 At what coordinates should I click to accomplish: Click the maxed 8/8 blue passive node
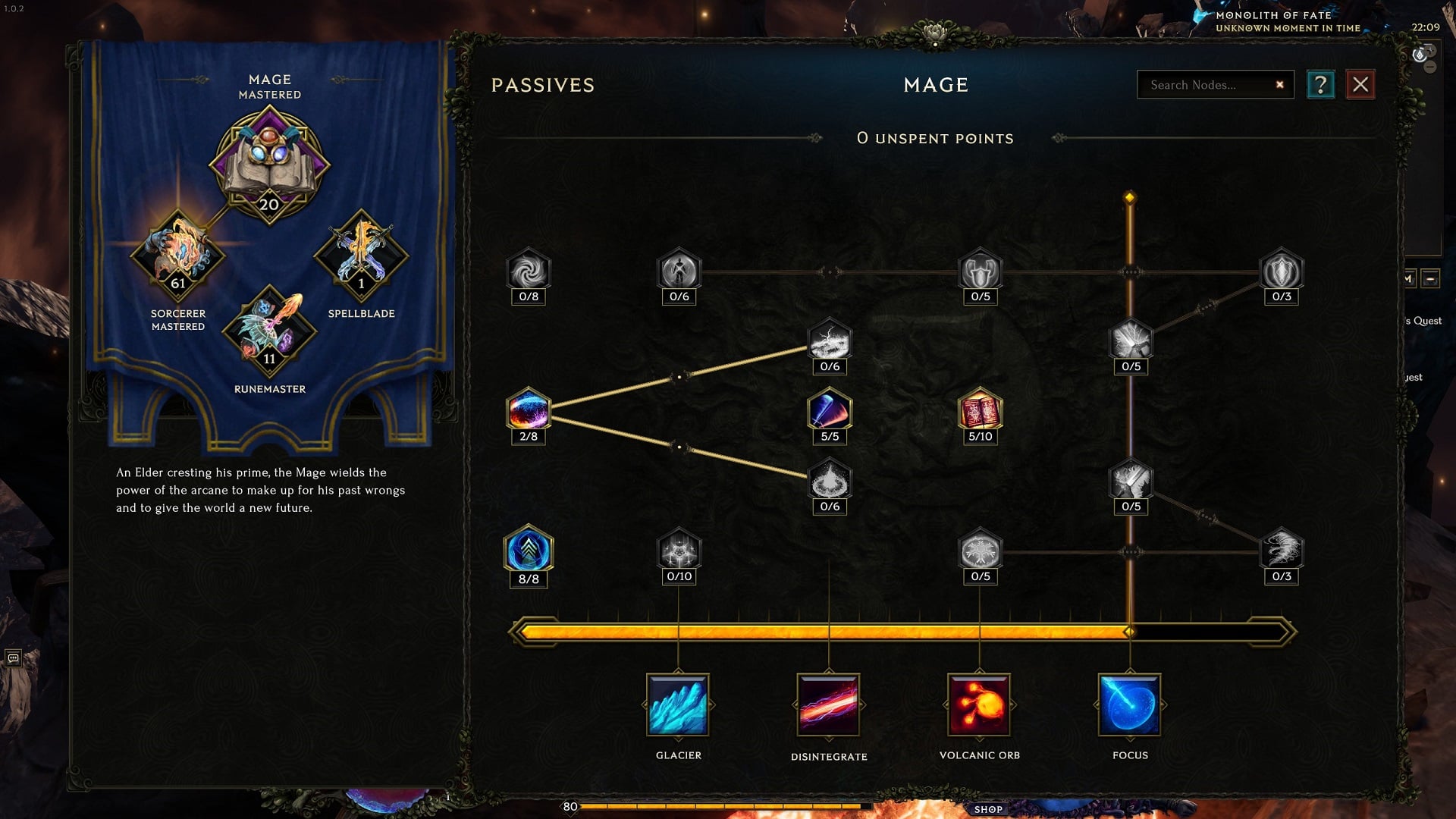tap(529, 552)
